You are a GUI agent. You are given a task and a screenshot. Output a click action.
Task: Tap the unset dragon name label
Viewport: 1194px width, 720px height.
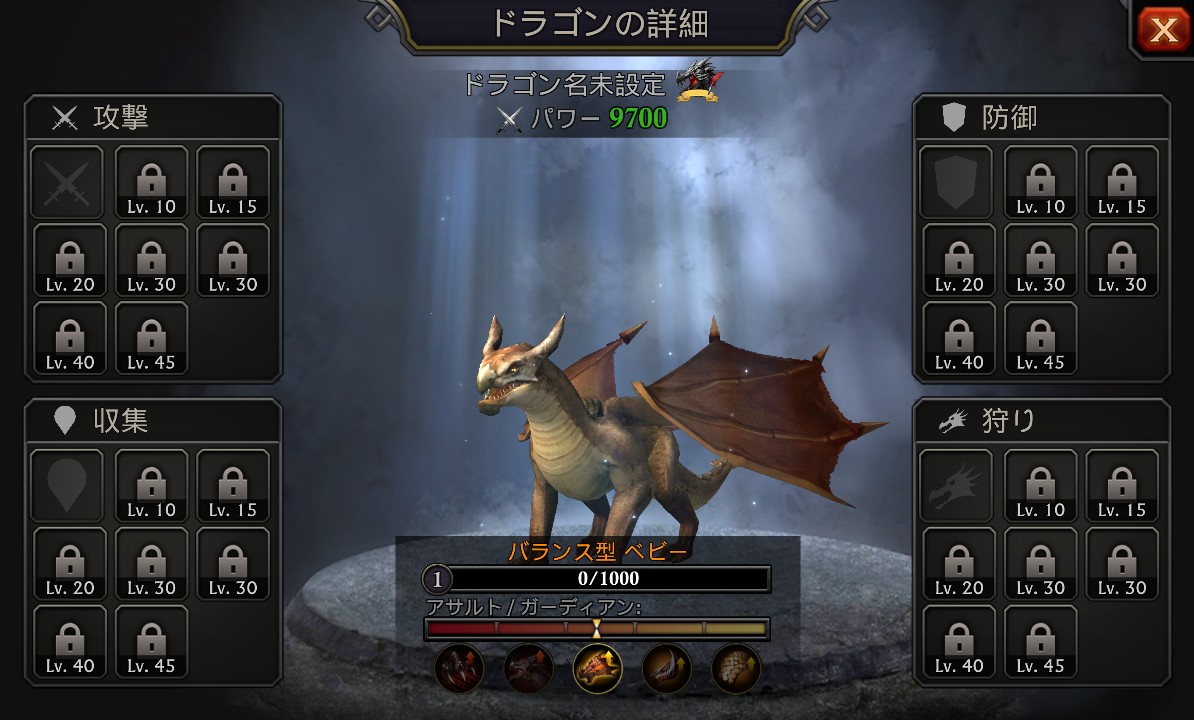(563, 84)
